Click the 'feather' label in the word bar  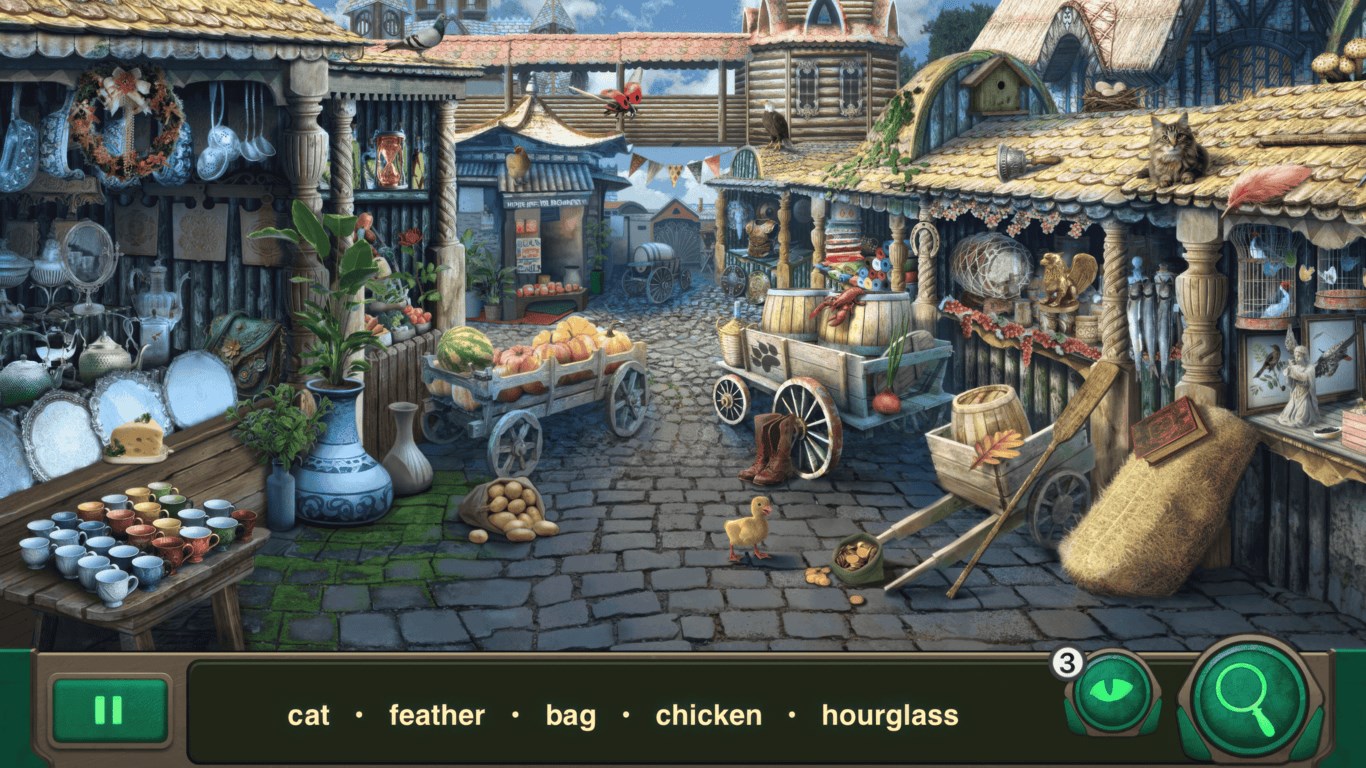click(x=438, y=716)
